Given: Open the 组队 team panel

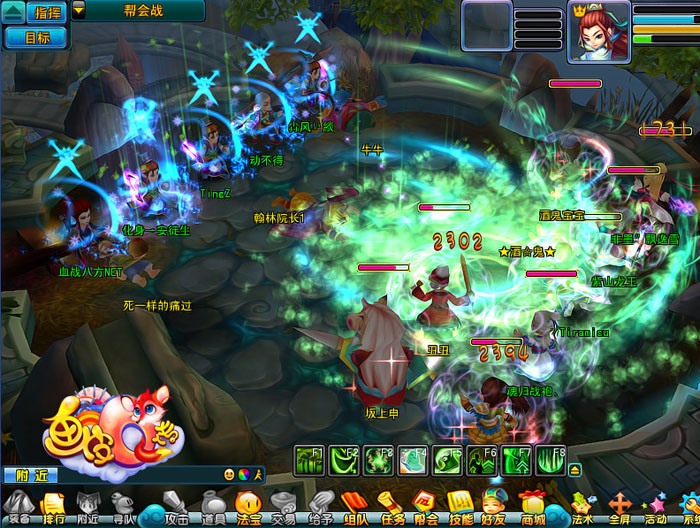Looking at the screenshot, I should [x=356, y=506].
